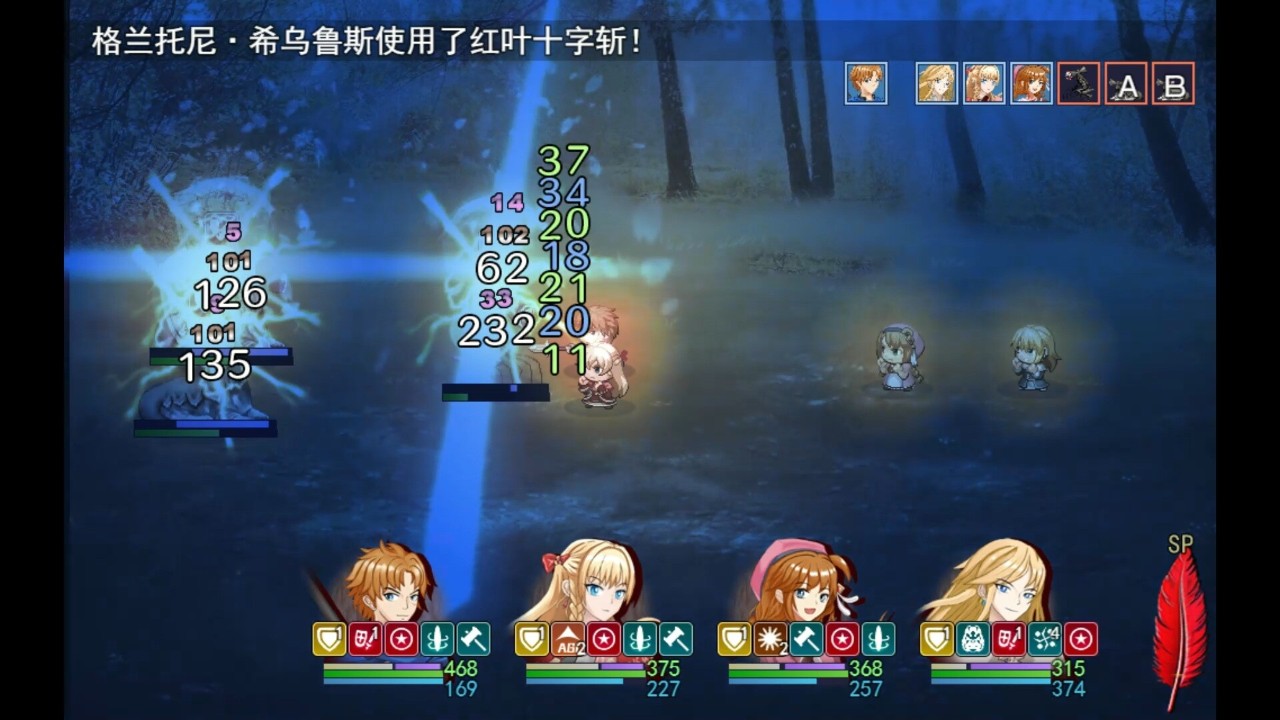Choose the red-ribbon blonde girl's turn order icon
Screen dimensions: 1280x720
984,83
